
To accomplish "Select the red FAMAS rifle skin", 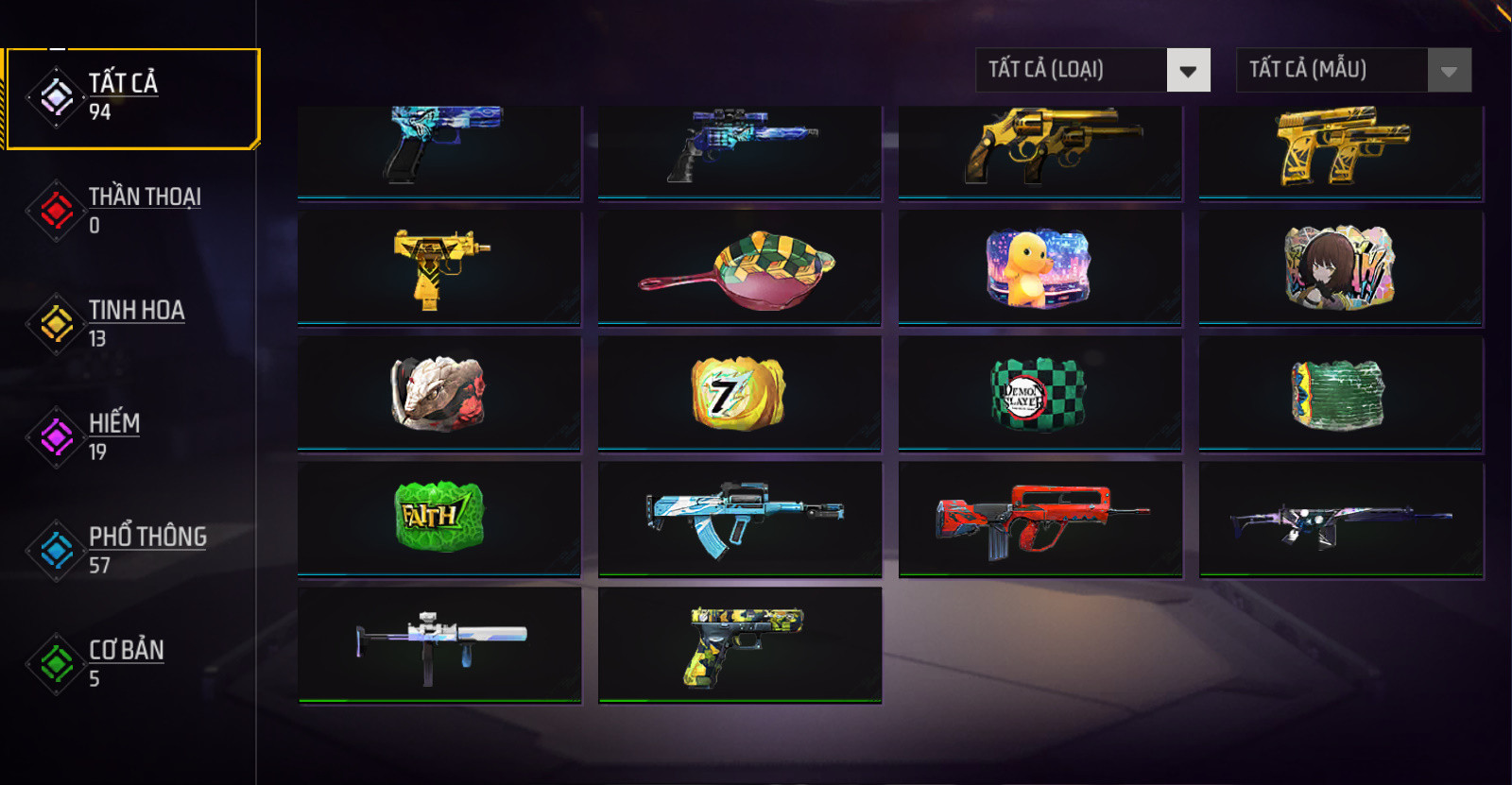I will [x=1039, y=520].
